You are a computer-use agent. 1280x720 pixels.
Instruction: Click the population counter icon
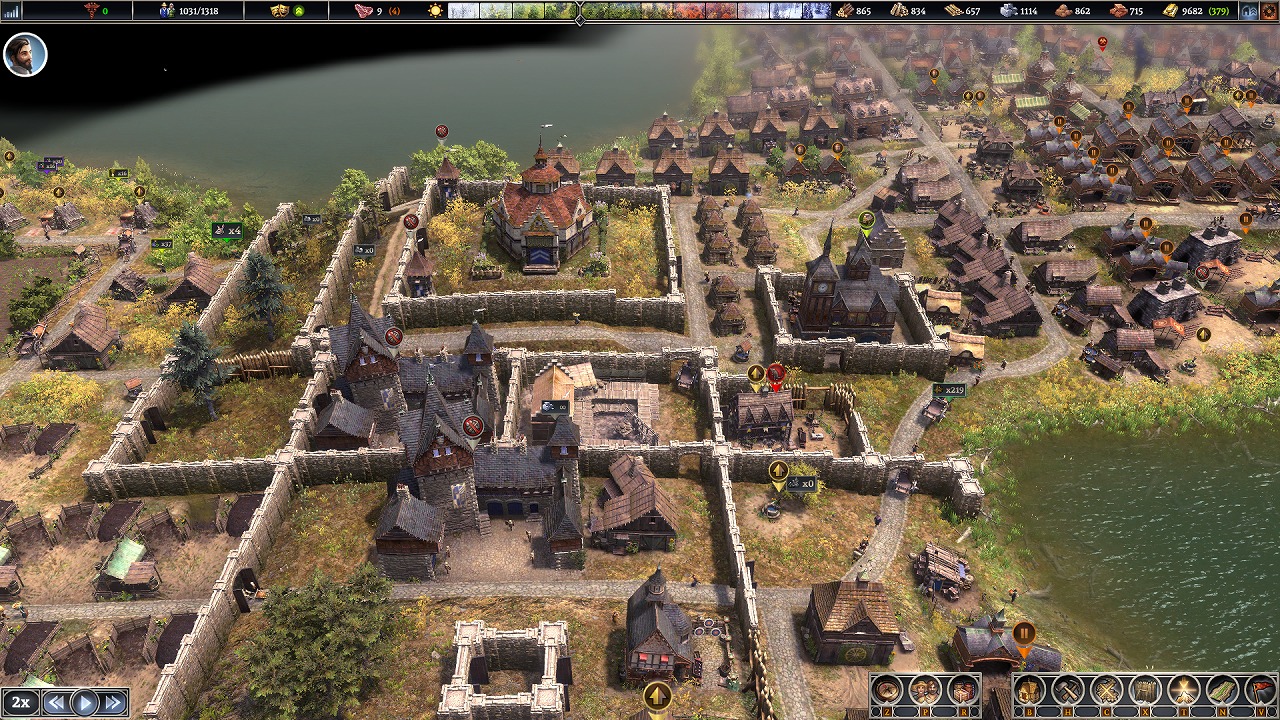tap(167, 11)
